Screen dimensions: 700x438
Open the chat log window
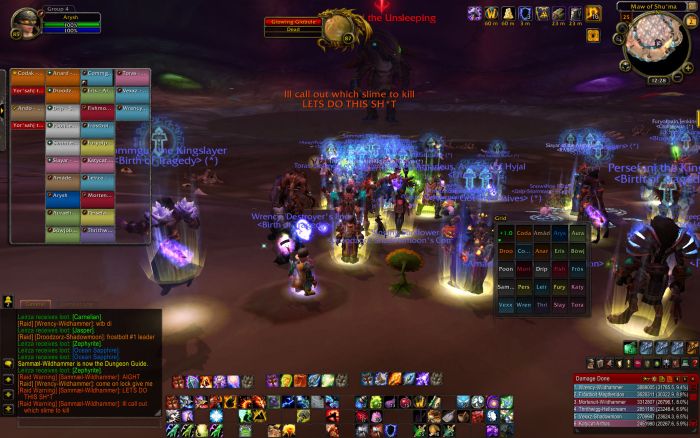tap(78, 360)
